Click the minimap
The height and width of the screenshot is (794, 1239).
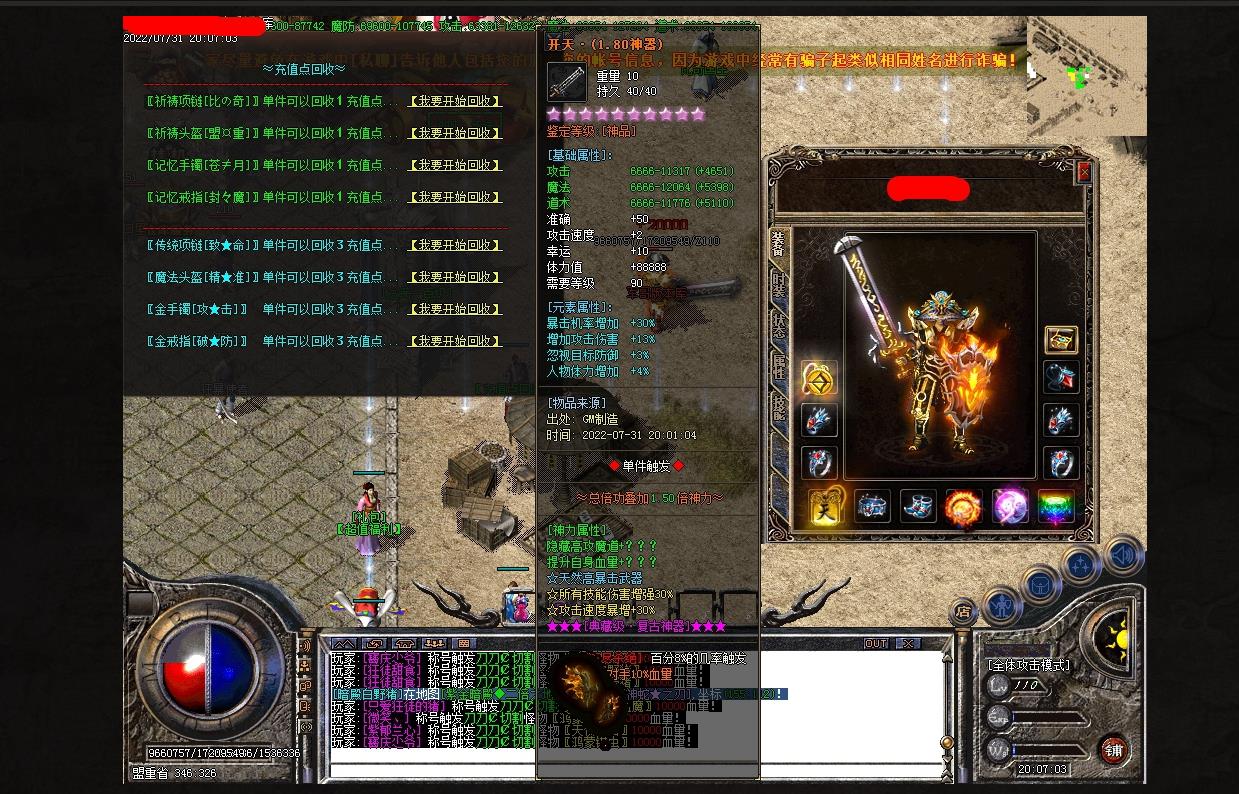click(x=1086, y=76)
